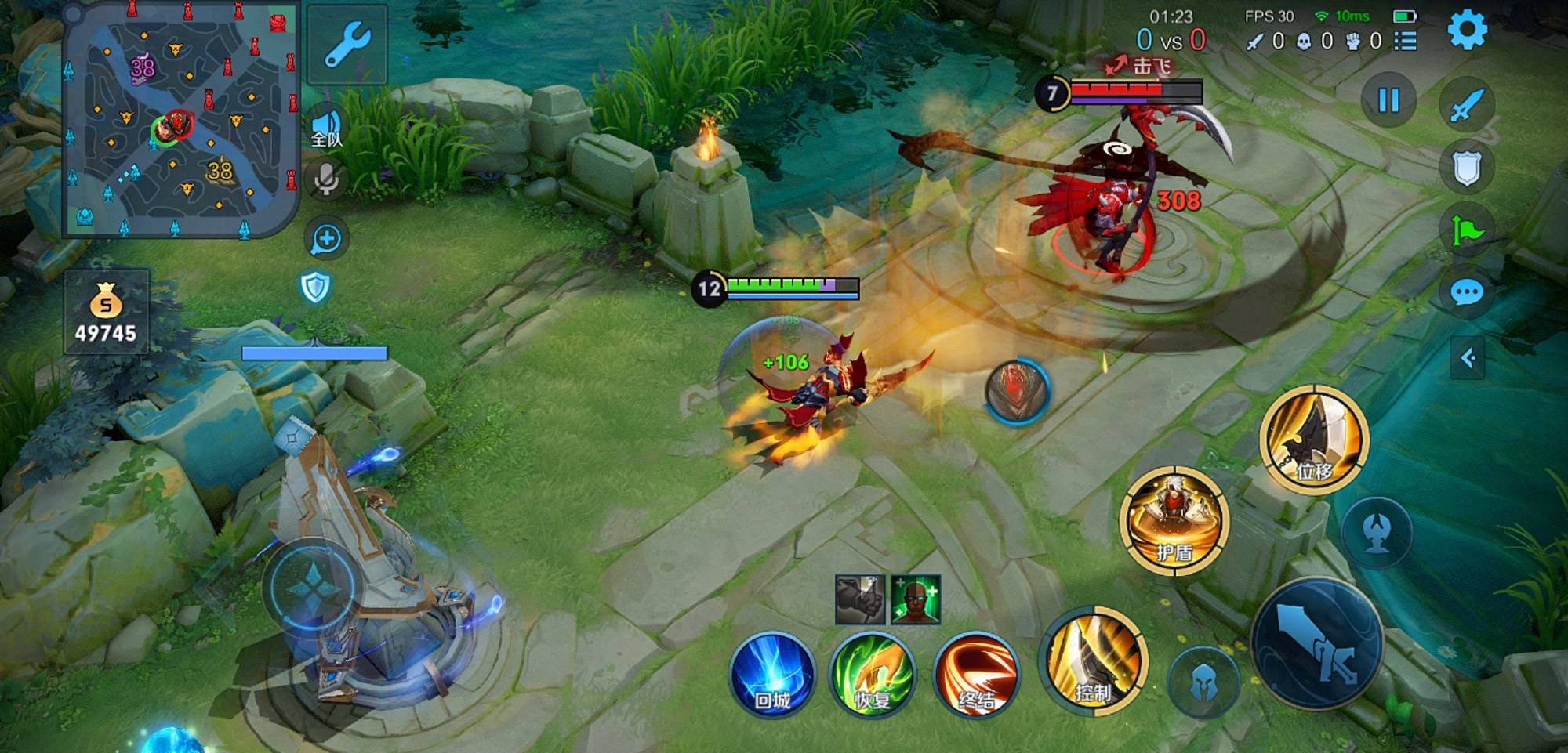The image size is (1568, 753).
Task: Open the quick chat plus bubble
Action: coord(326,239)
